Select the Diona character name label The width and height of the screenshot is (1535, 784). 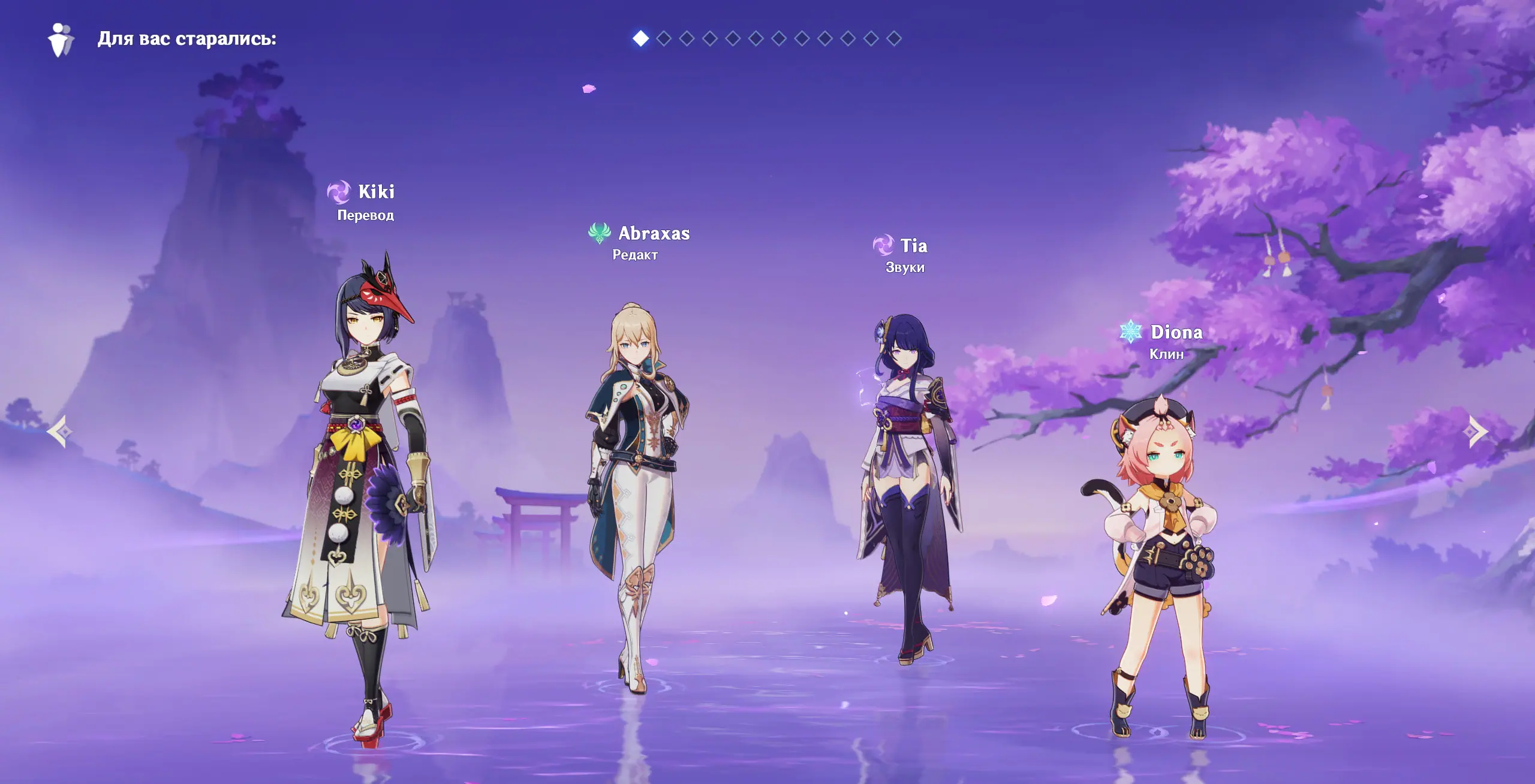(x=1176, y=332)
